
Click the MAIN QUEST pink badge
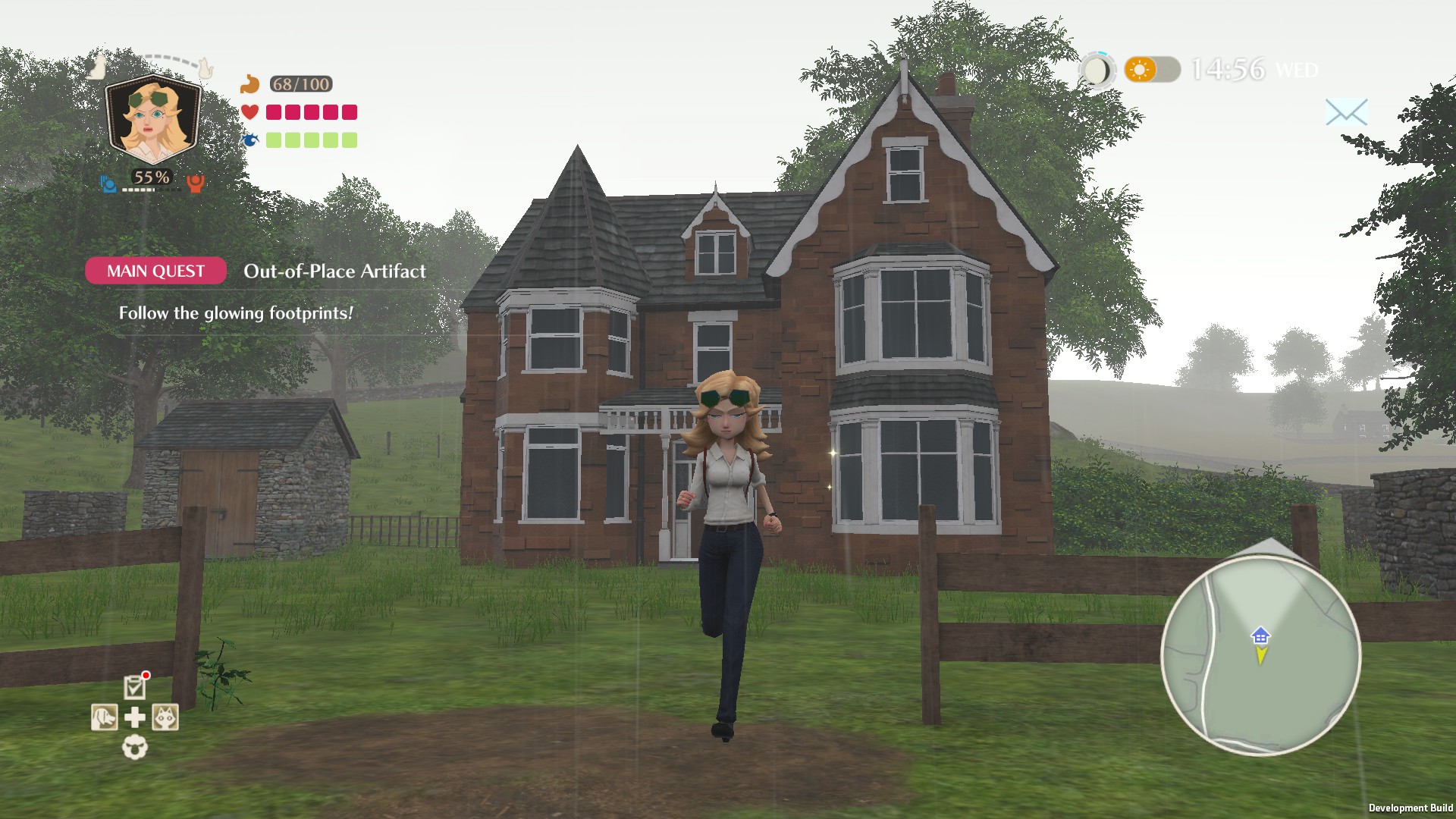pos(155,271)
